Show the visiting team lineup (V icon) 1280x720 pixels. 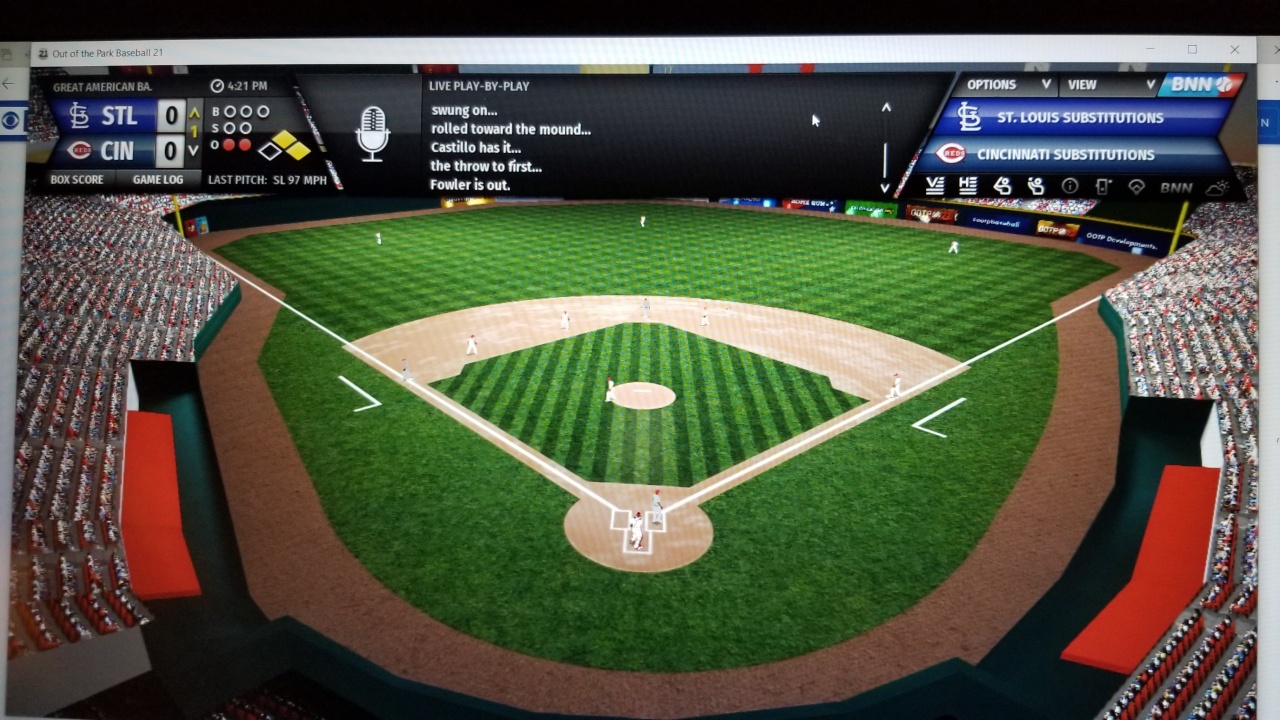(935, 186)
